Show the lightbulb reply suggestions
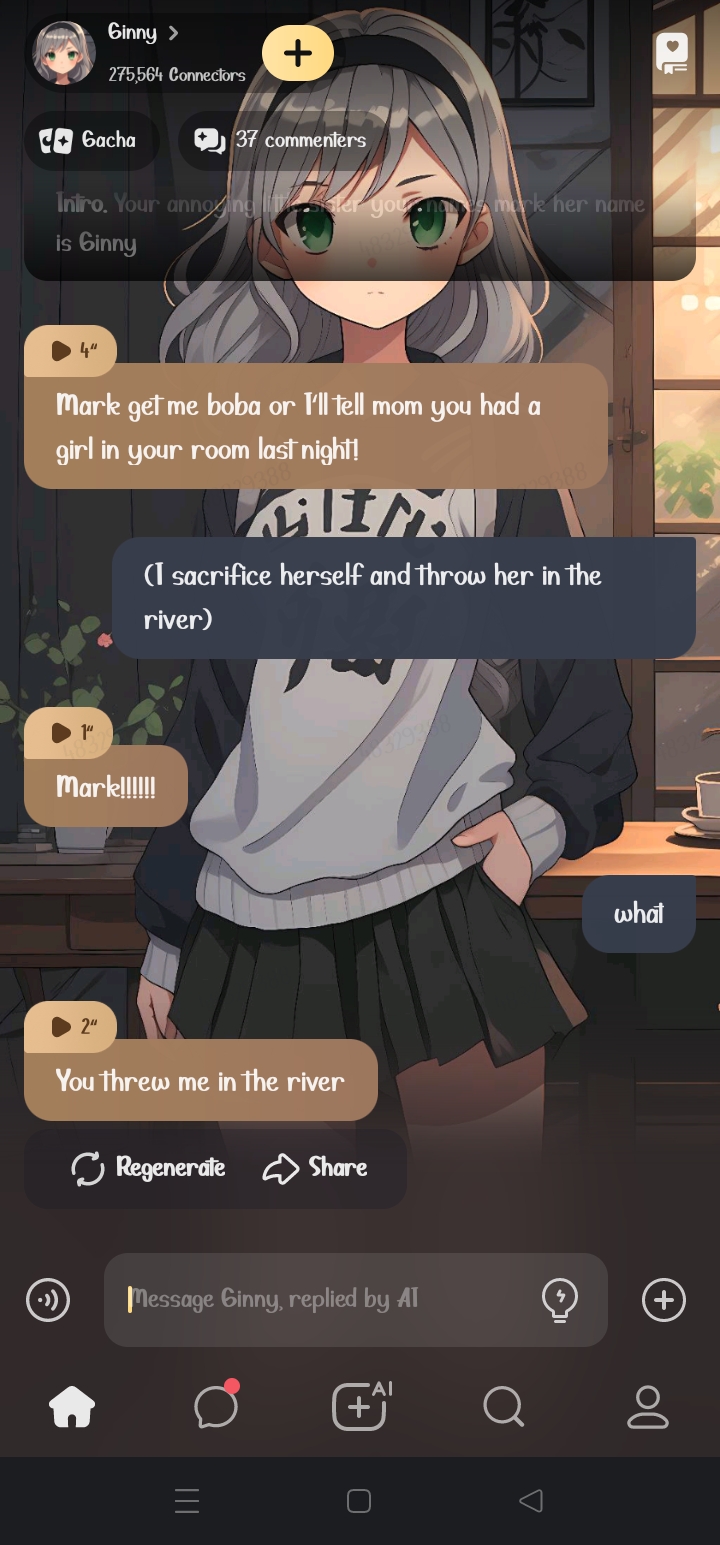 click(x=559, y=1300)
